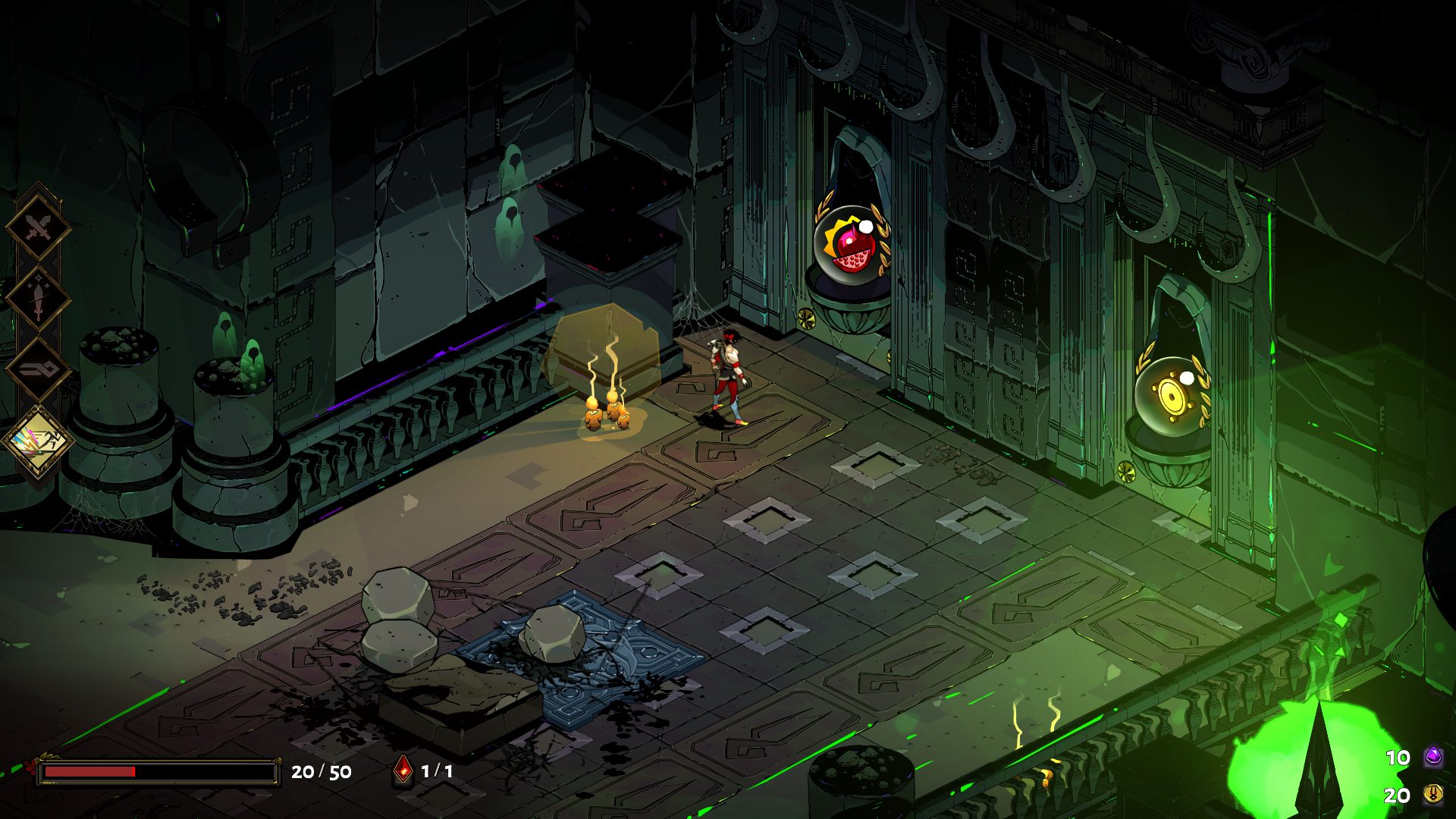Click the purple Darkness gem icon

click(x=1432, y=756)
